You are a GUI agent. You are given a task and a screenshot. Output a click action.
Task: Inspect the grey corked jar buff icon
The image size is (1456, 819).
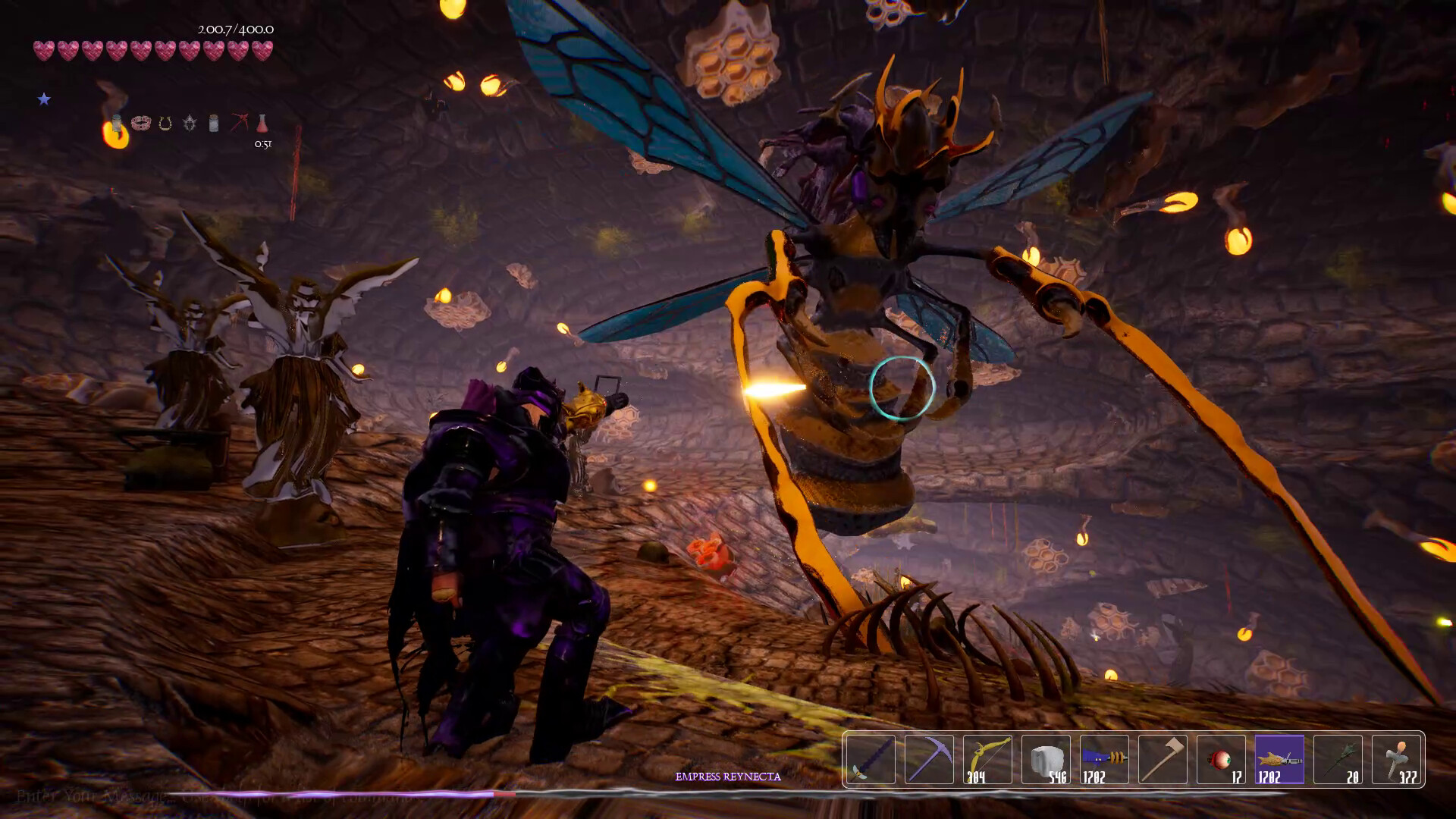click(x=214, y=123)
